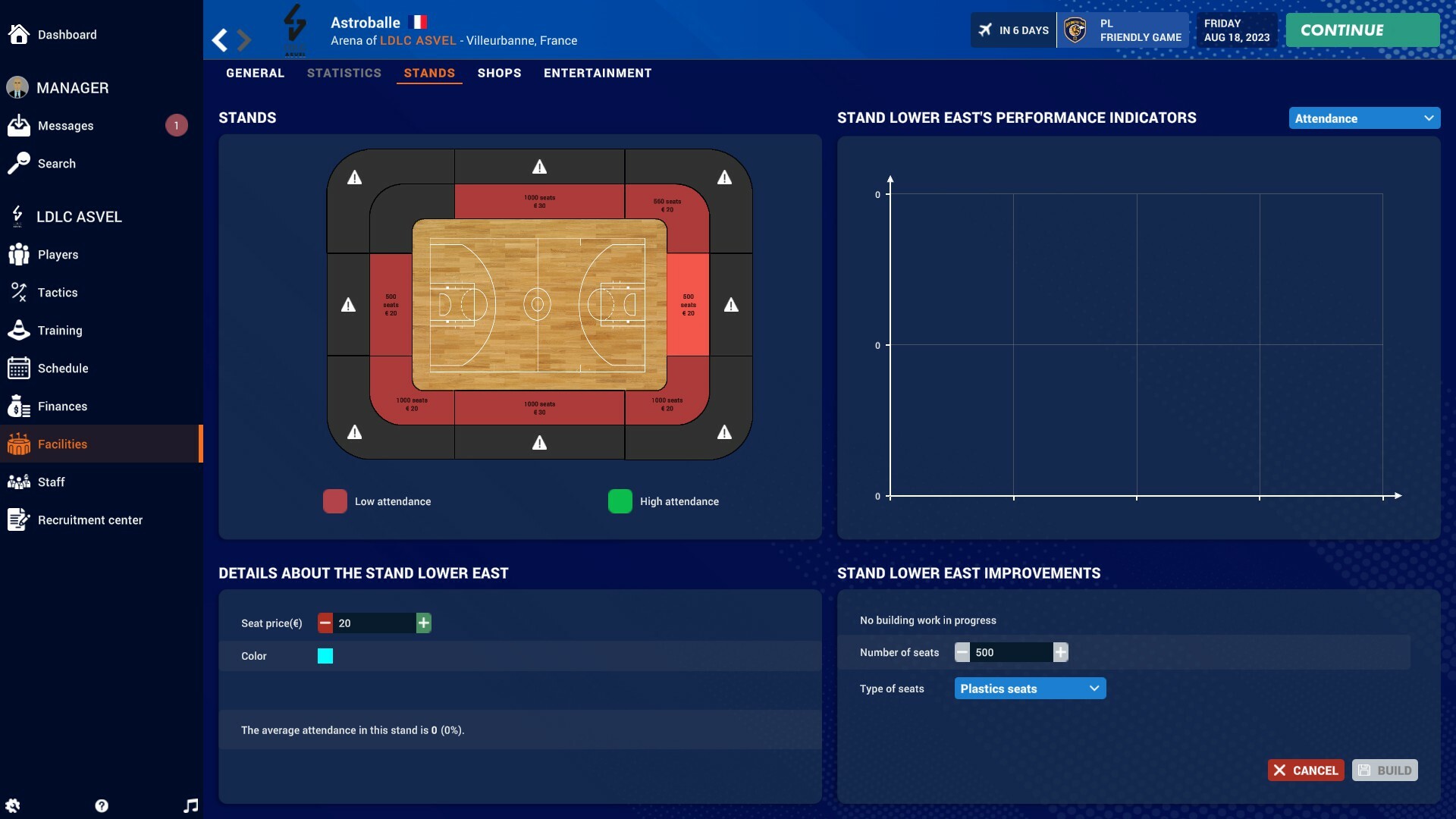Click the seat price input field
1456x819 pixels.
point(375,623)
